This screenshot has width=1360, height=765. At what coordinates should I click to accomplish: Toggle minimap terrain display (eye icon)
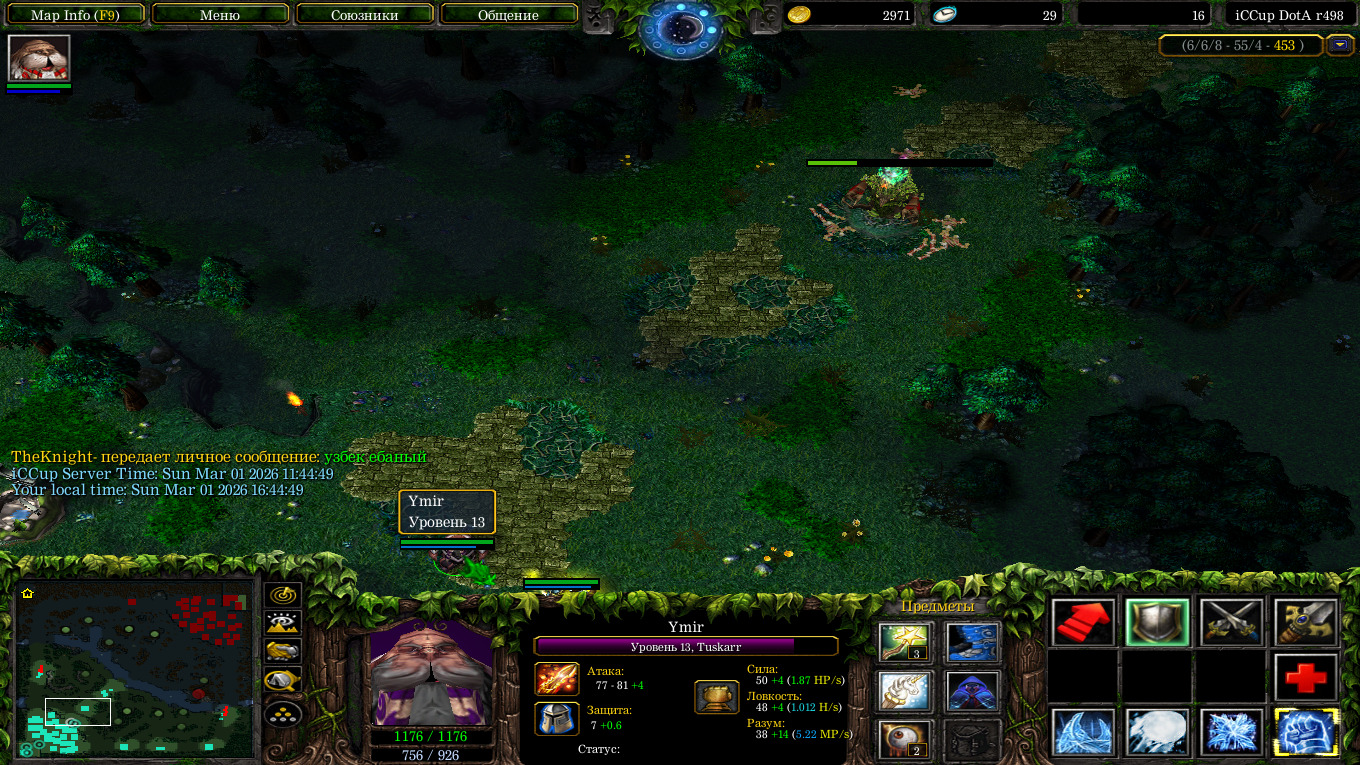[283, 623]
